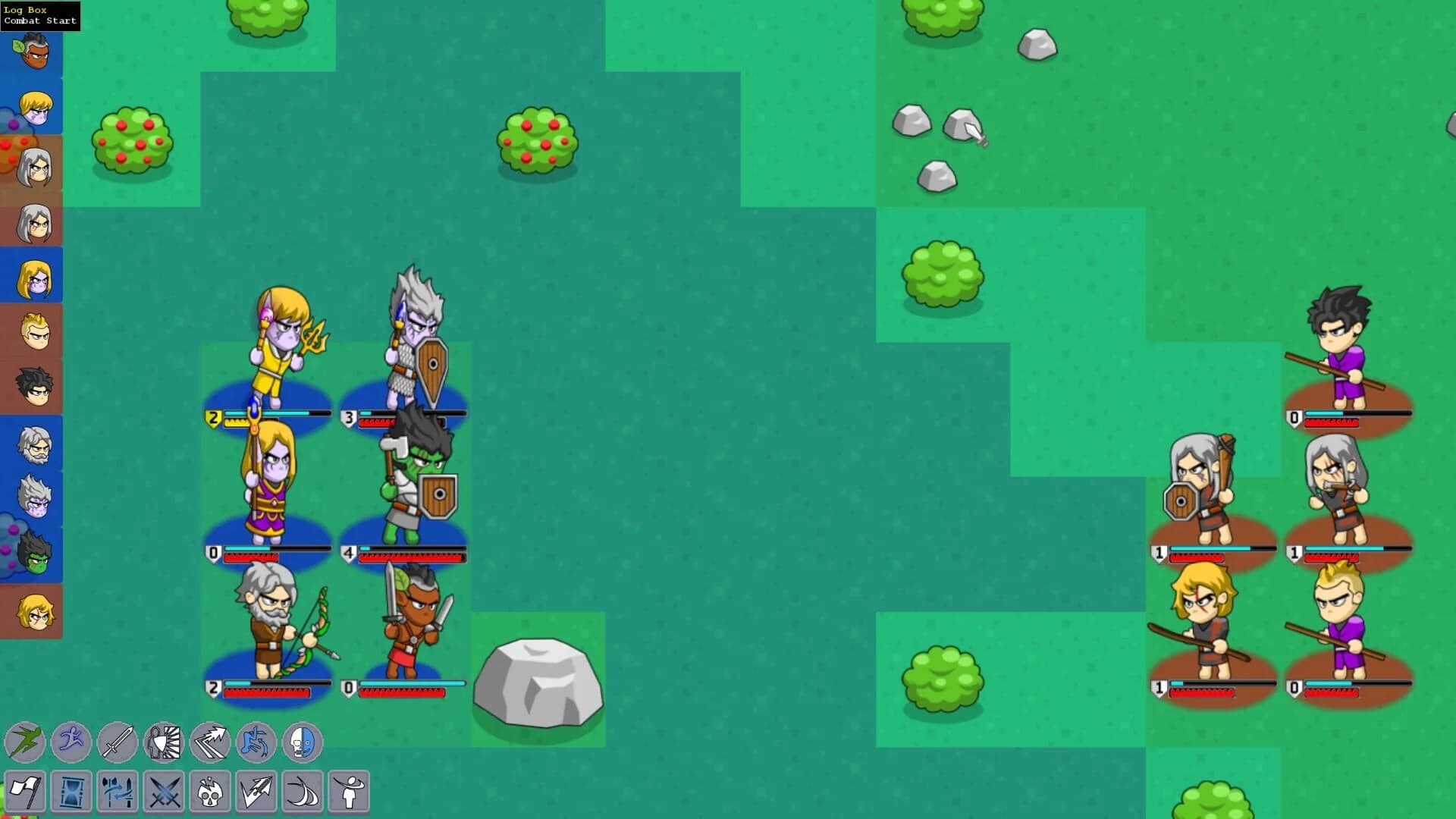Pick the blue acrobat skill icon
This screenshot has width=1456, height=819.
point(258,742)
